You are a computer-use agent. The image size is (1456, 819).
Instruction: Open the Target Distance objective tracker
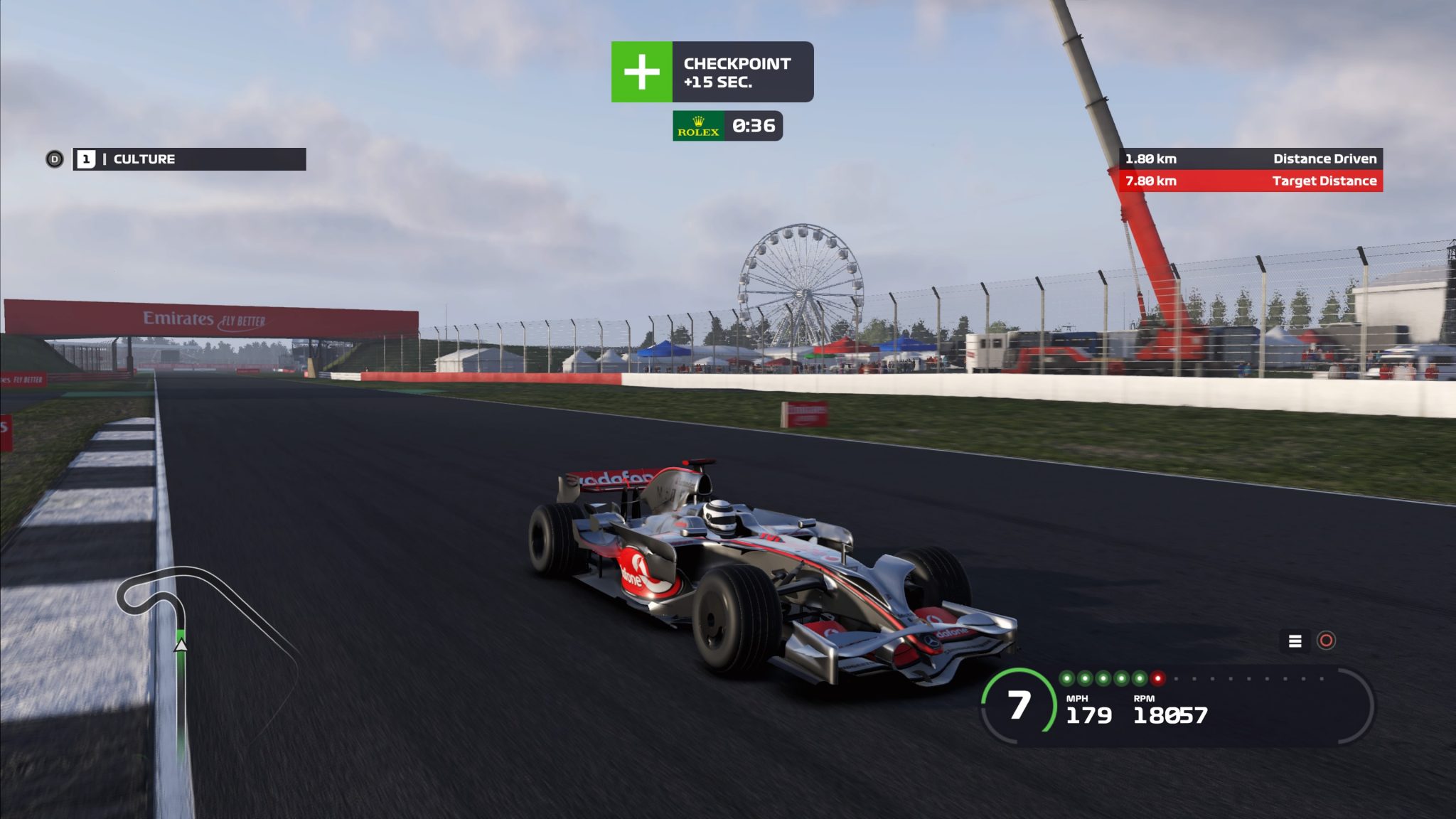tap(1251, 181)
